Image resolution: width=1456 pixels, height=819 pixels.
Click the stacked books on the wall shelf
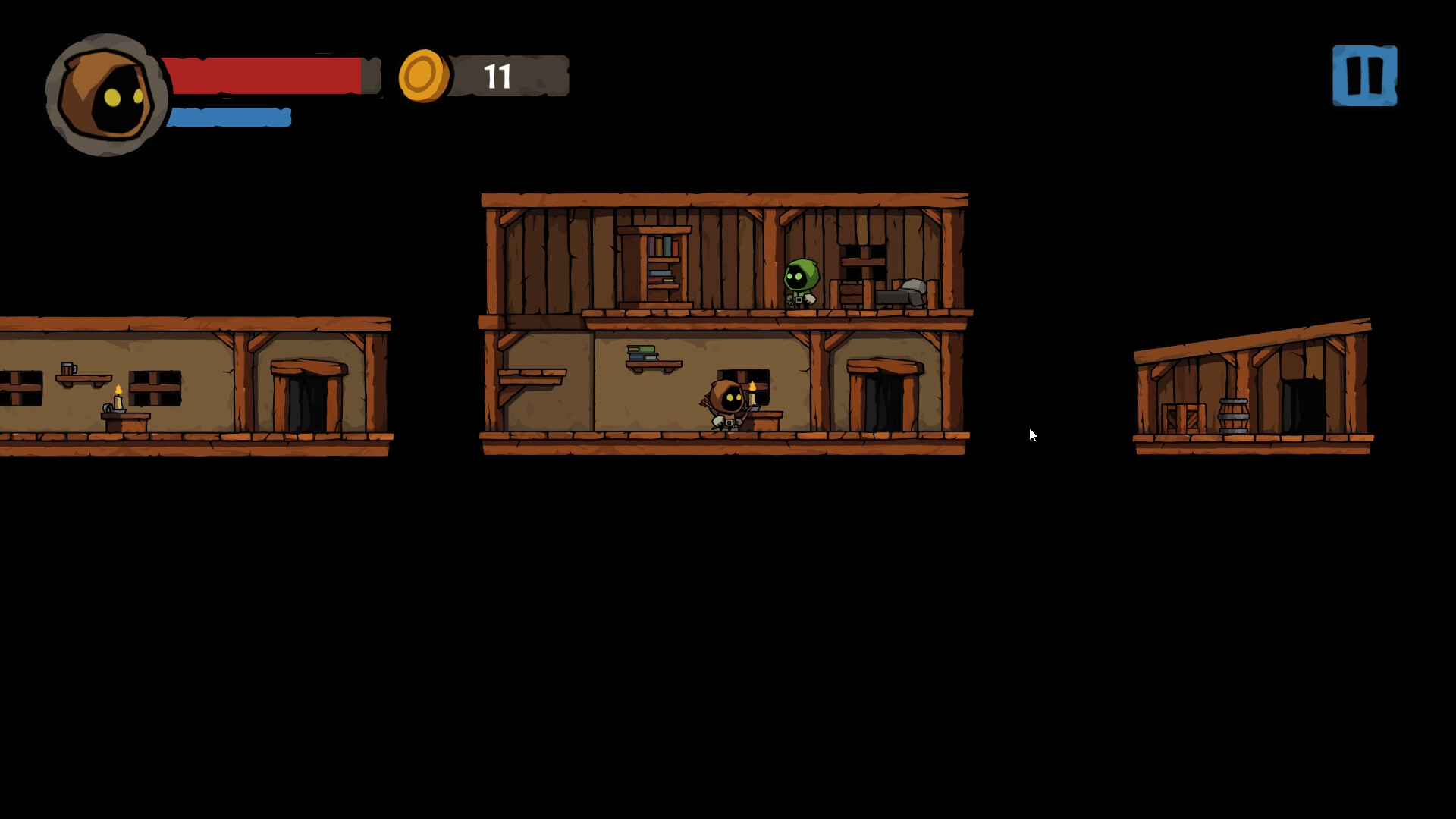642,351
